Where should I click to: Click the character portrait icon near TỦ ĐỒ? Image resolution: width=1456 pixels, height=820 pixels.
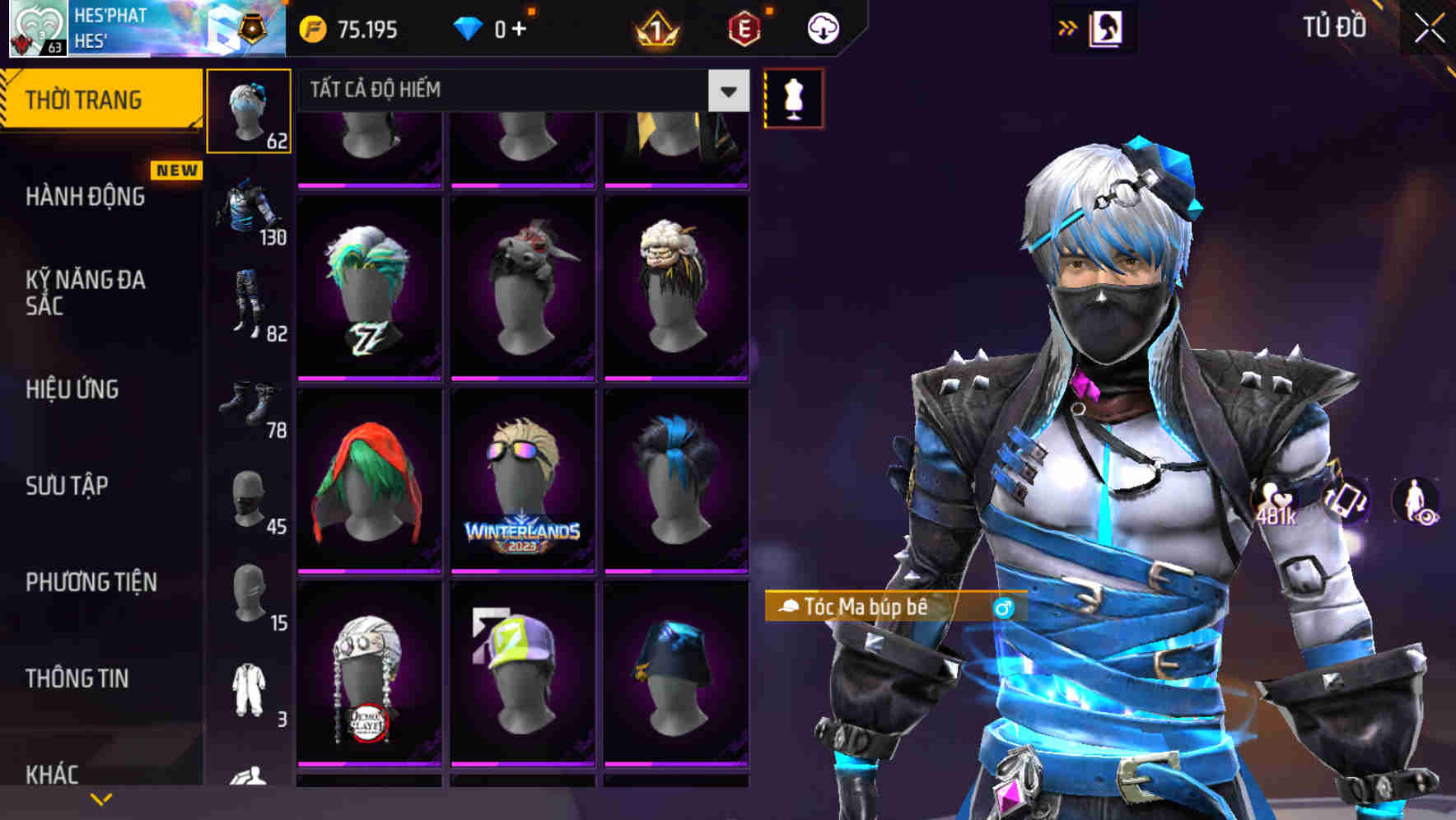pyautogui.click(x=1106, y=26)
